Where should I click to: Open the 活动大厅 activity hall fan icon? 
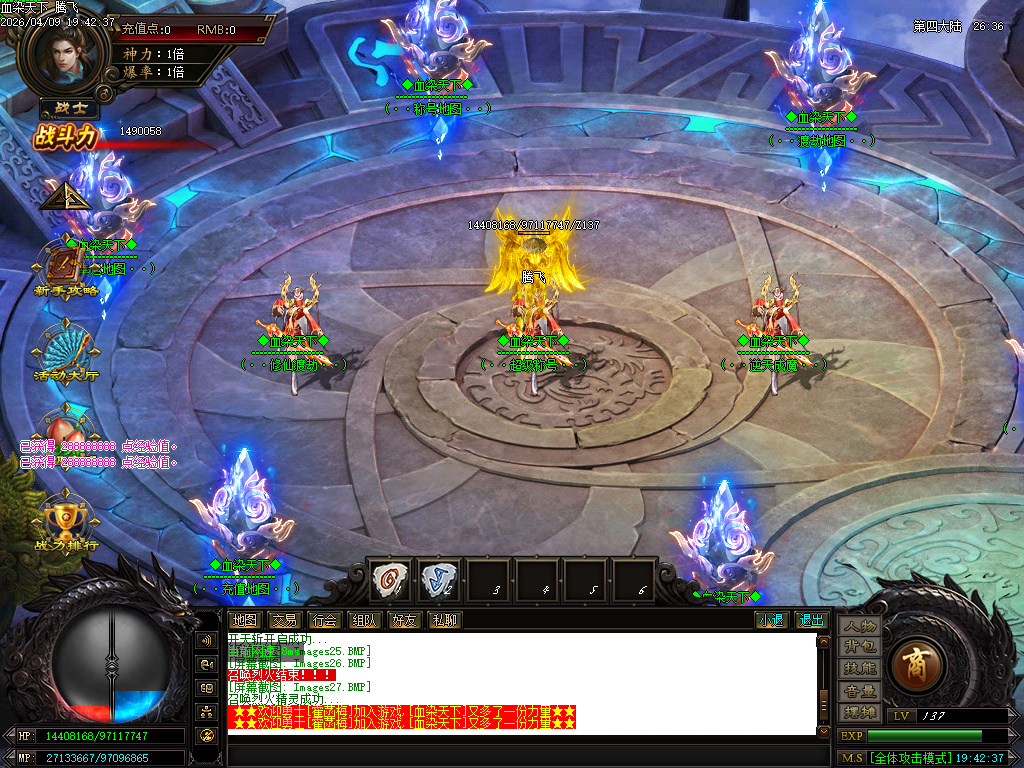click(66, 350)
